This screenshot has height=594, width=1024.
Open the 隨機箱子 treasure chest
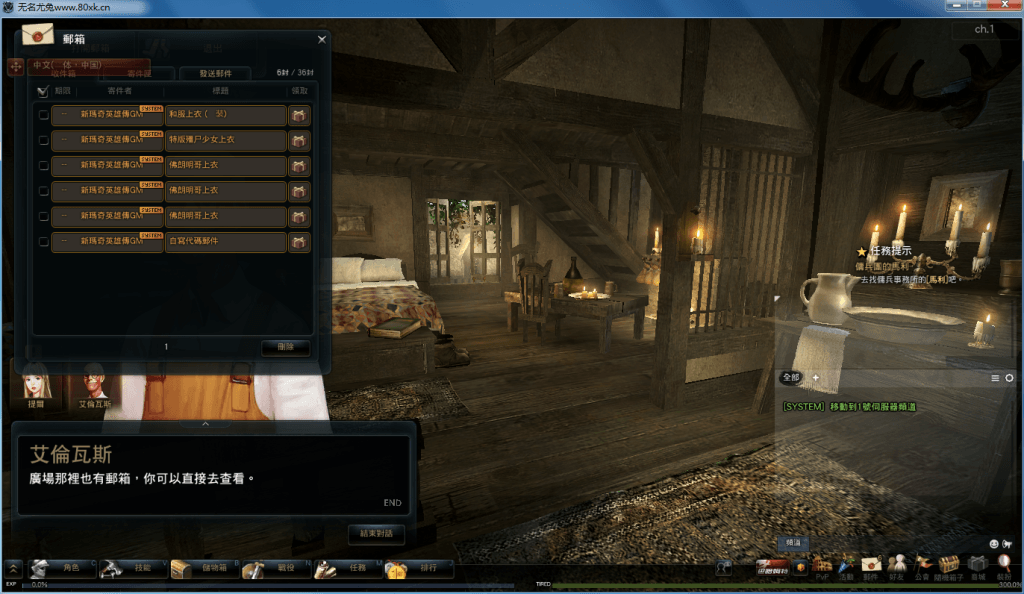click(948, 566)
